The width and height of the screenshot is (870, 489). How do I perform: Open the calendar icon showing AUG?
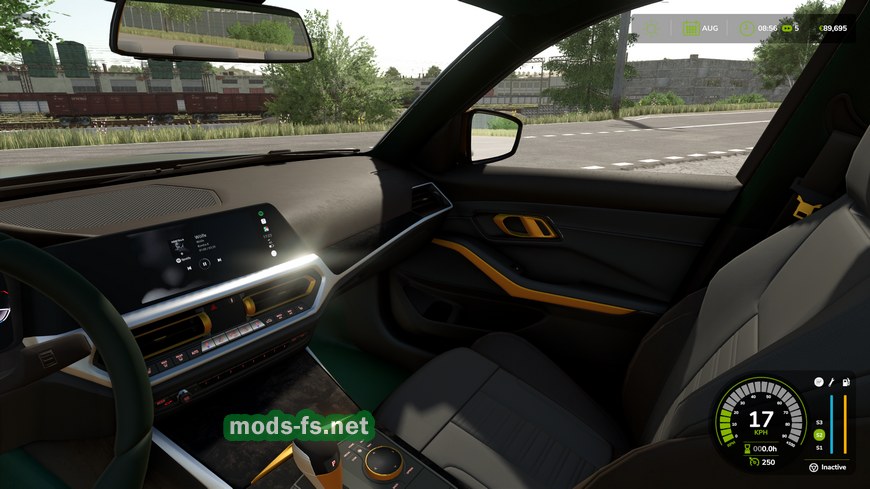[690, 28]
